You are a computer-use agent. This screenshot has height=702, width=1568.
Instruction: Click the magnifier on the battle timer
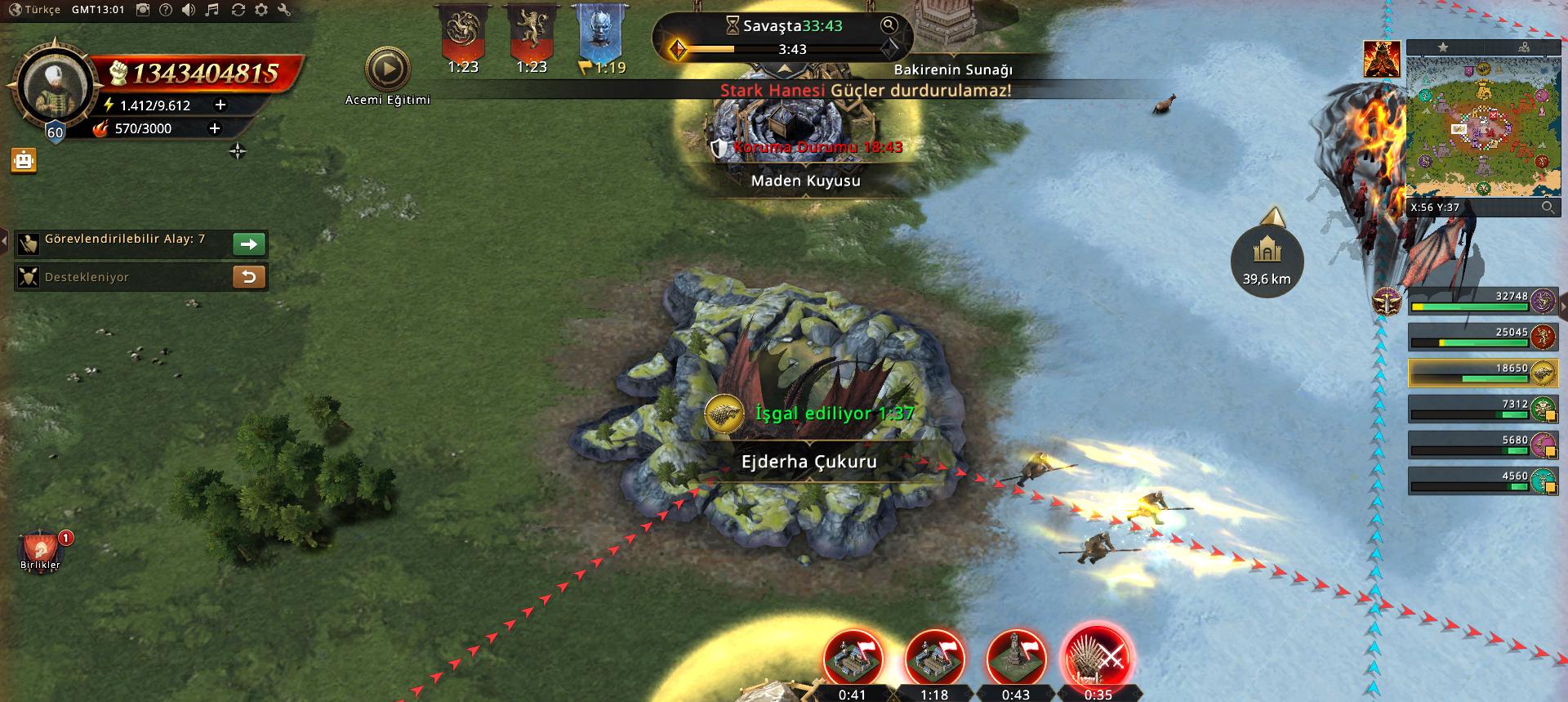coord(889,25)
